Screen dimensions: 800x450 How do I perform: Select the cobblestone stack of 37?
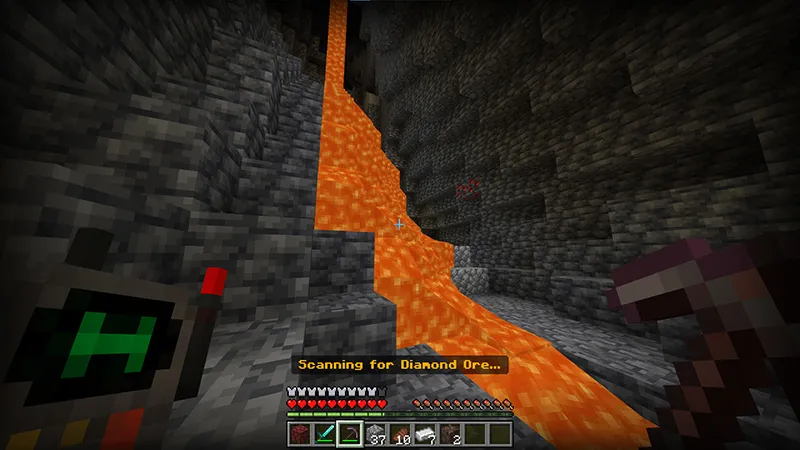(374, 433)
